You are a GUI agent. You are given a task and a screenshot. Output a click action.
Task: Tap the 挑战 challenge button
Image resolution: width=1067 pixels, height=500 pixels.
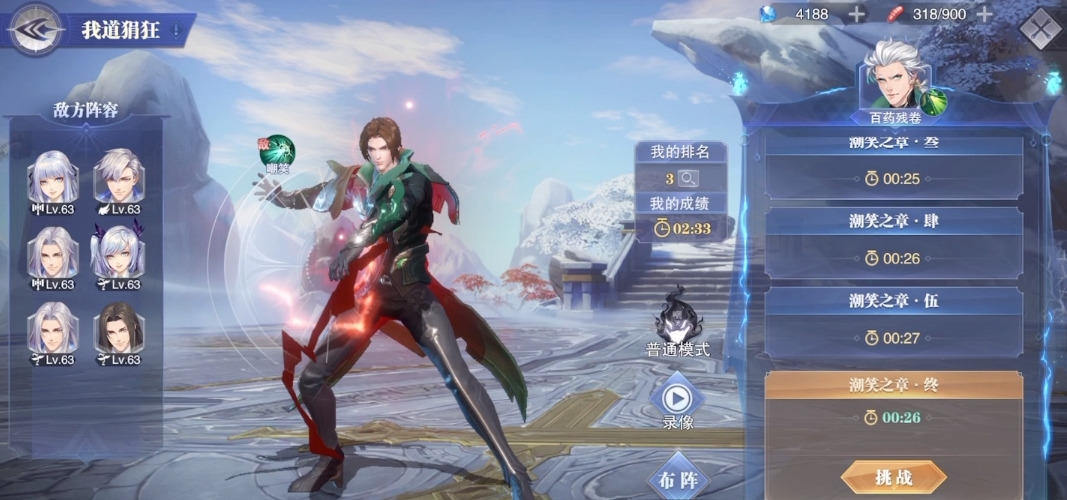click(893, 477)
